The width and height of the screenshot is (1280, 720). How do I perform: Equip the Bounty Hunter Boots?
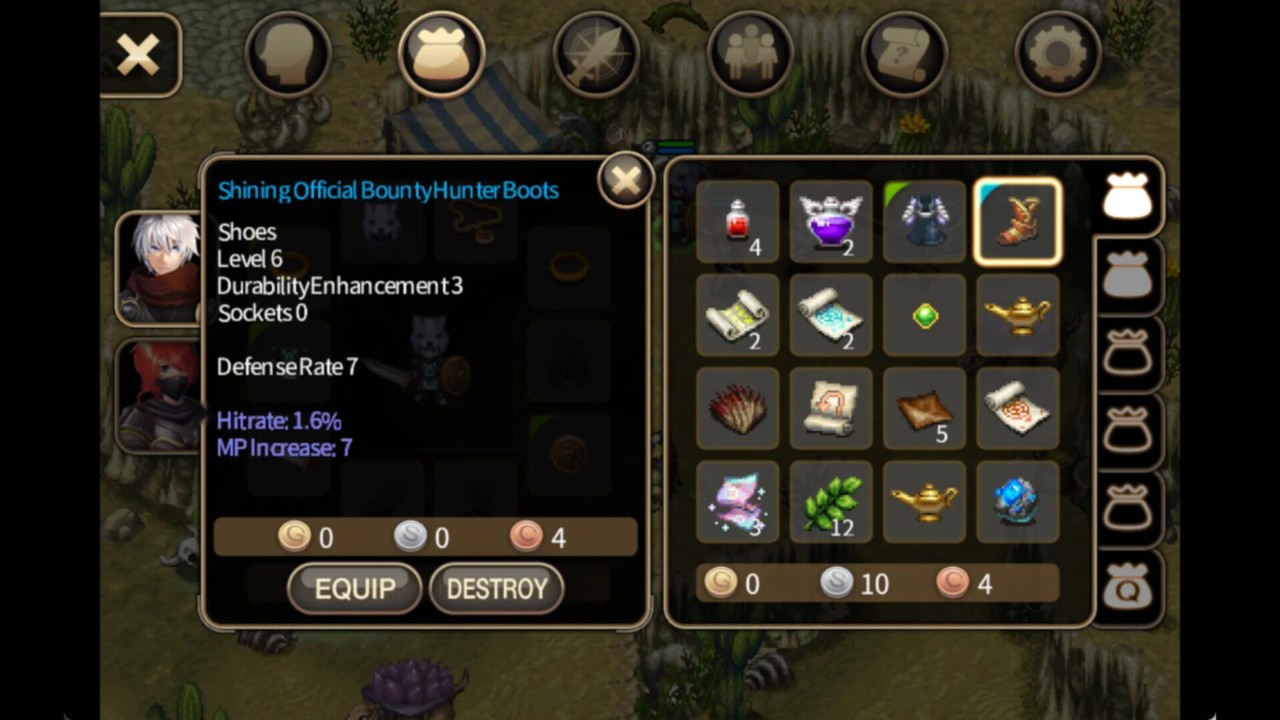pos(354,588)
